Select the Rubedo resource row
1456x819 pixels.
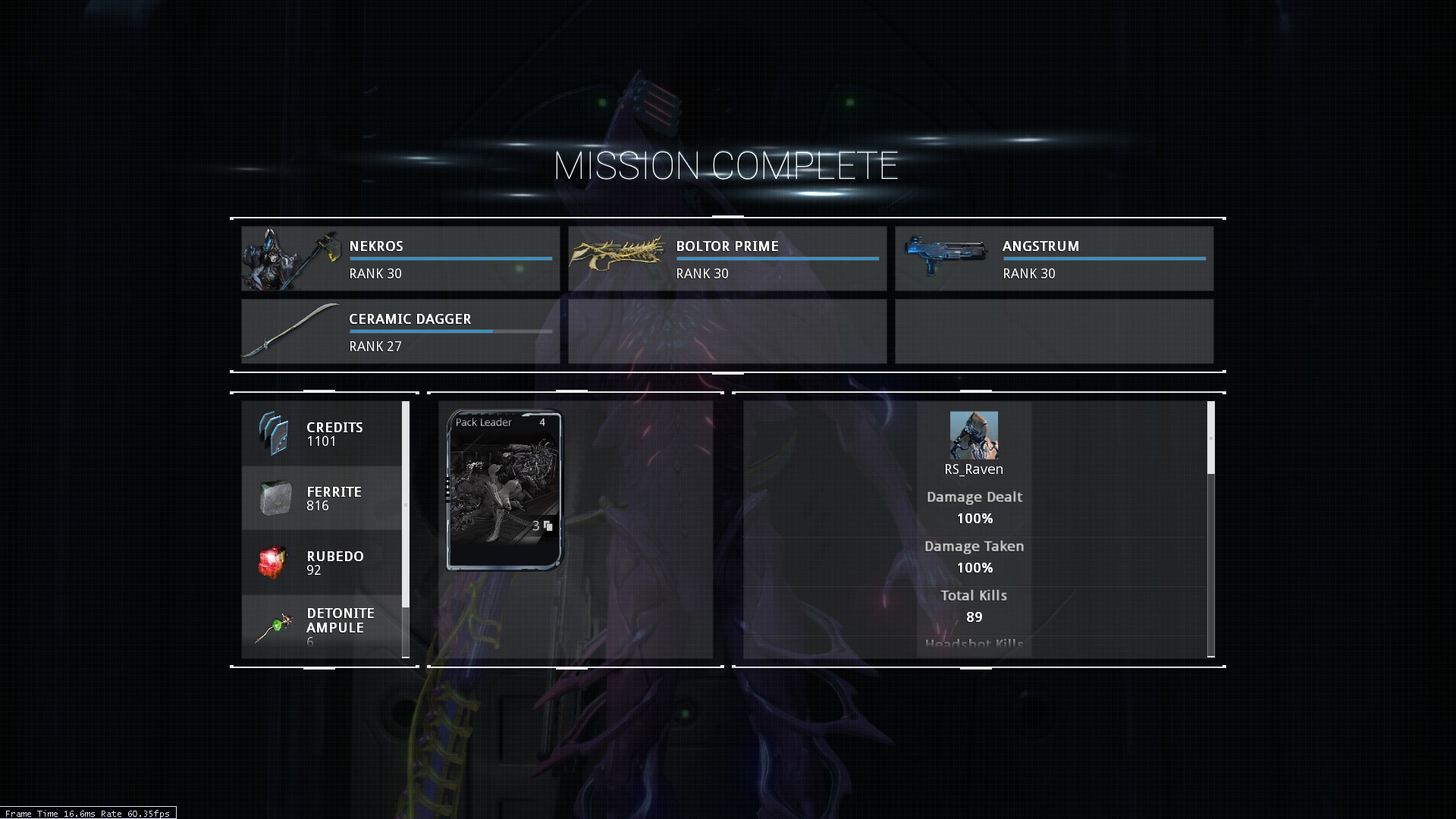coord(322,563)
